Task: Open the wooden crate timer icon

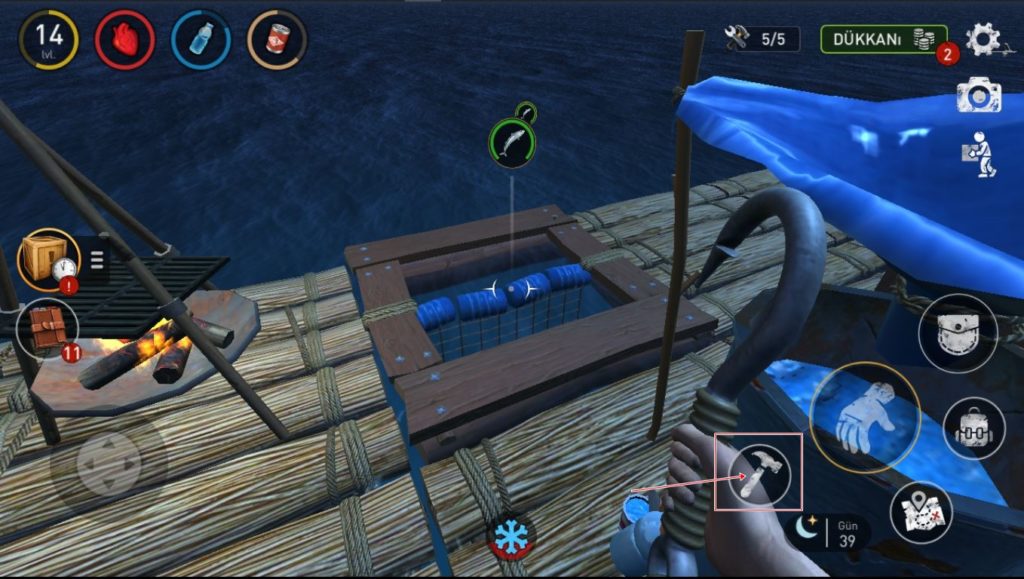Action: [x=48, y=259]
